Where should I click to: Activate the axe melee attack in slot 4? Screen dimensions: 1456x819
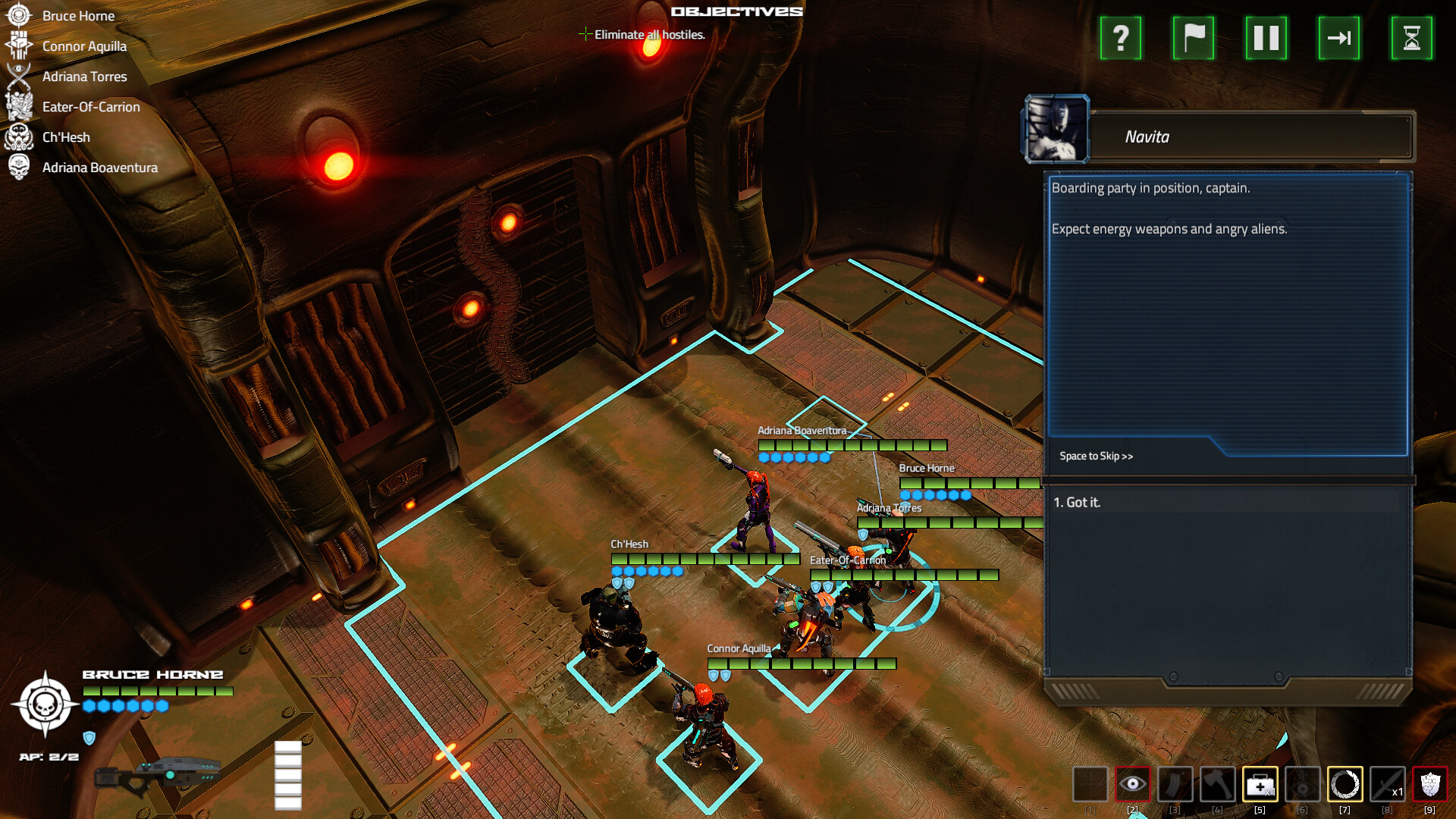(1219, 784)
